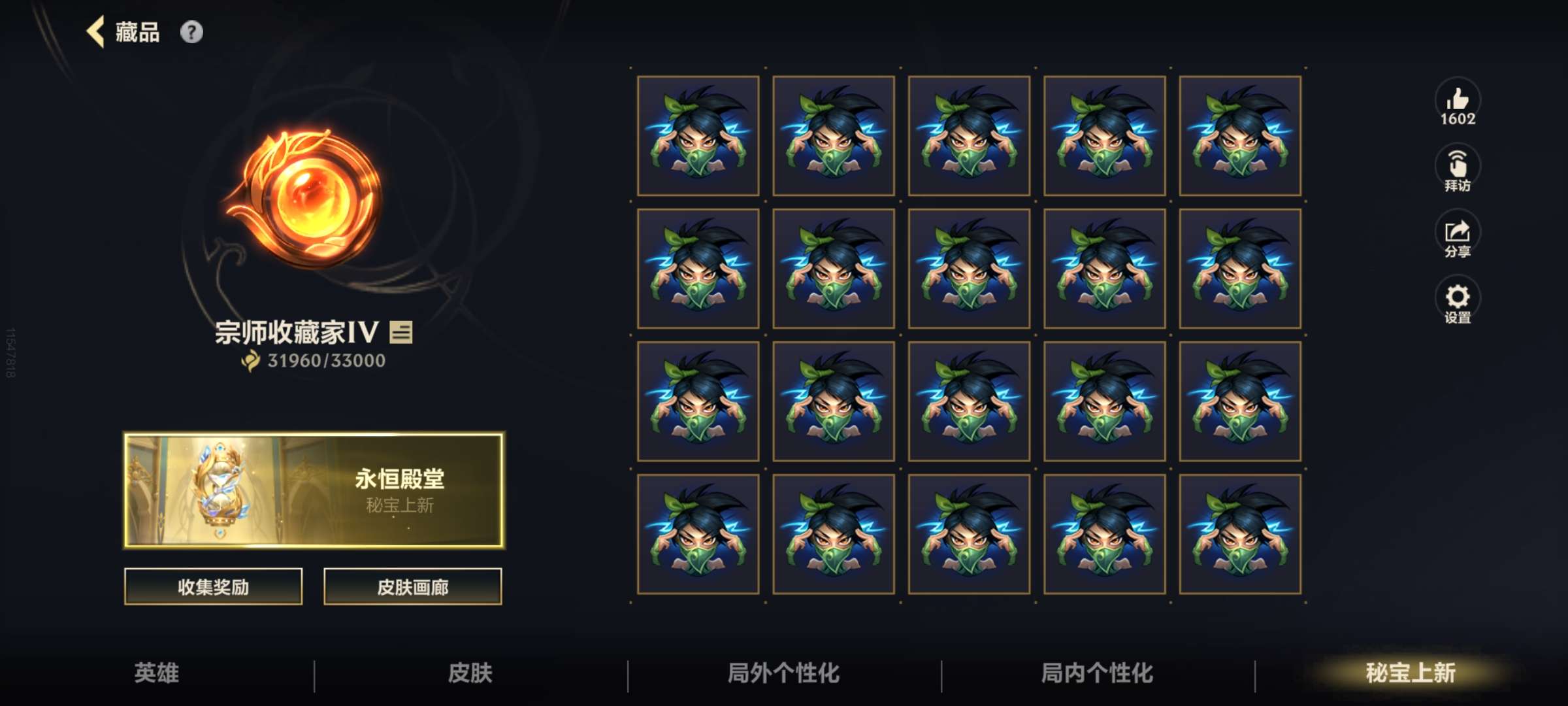Select the top-left Akali emote thumbnail
The height and width of the screenshot is (706, 1568).
click(698, 137)
